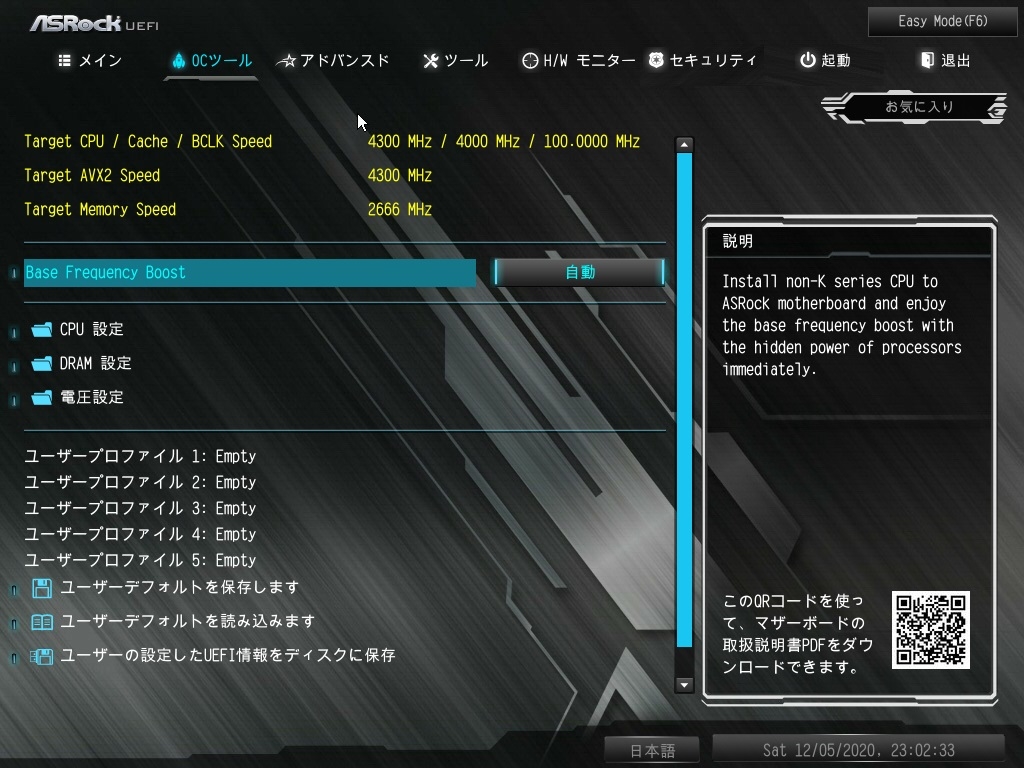Choose ユーザーデフォルトを読み込みます
The width and height of the screenshot is (1024, 768).
(188, 621)
